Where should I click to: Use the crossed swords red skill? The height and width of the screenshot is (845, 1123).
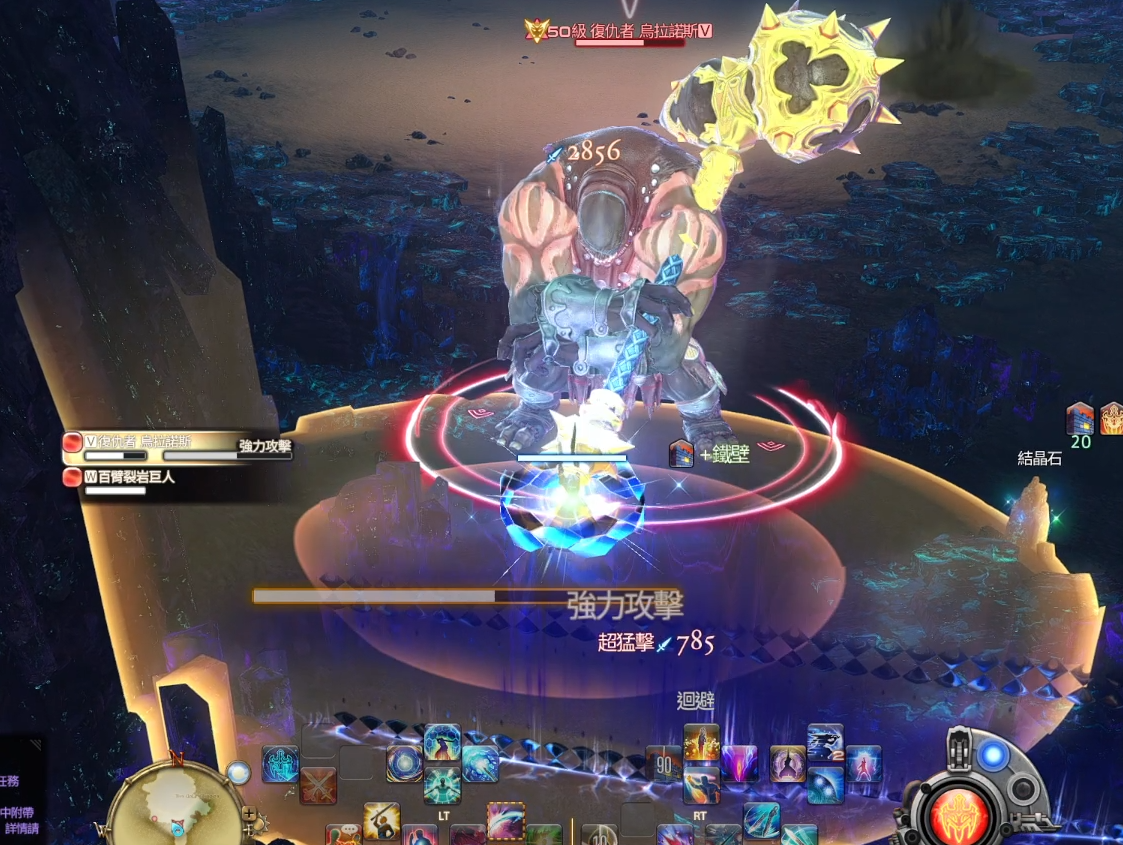[318, 785]
